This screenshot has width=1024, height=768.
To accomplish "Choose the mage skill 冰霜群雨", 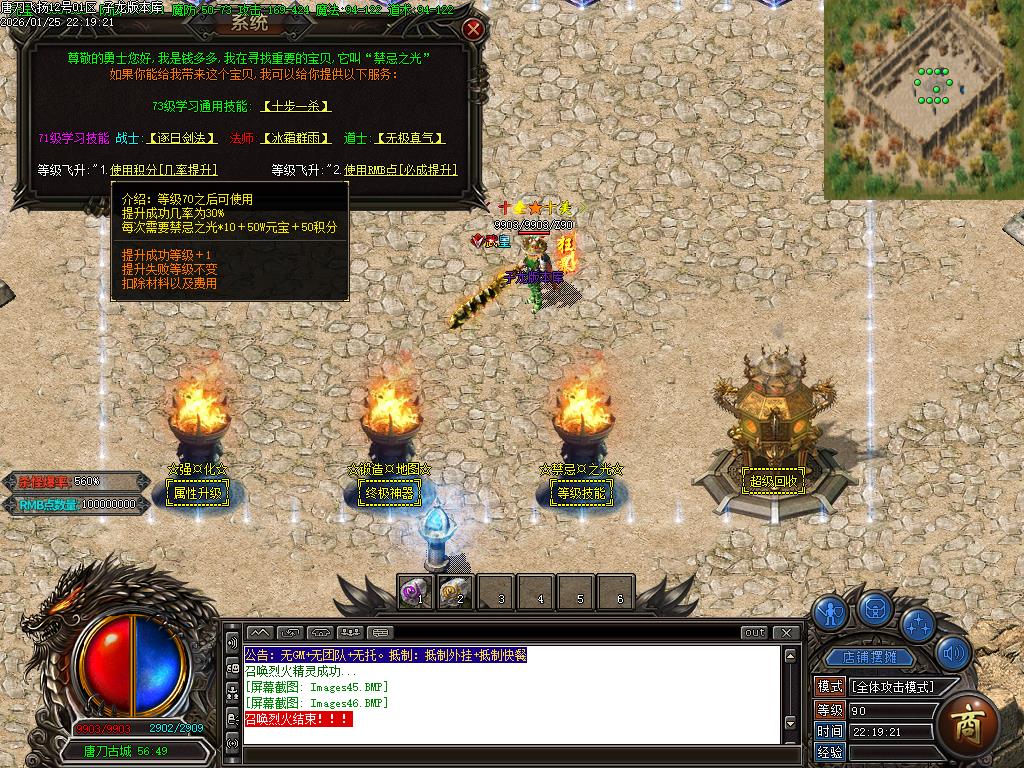I will point(296,138).
